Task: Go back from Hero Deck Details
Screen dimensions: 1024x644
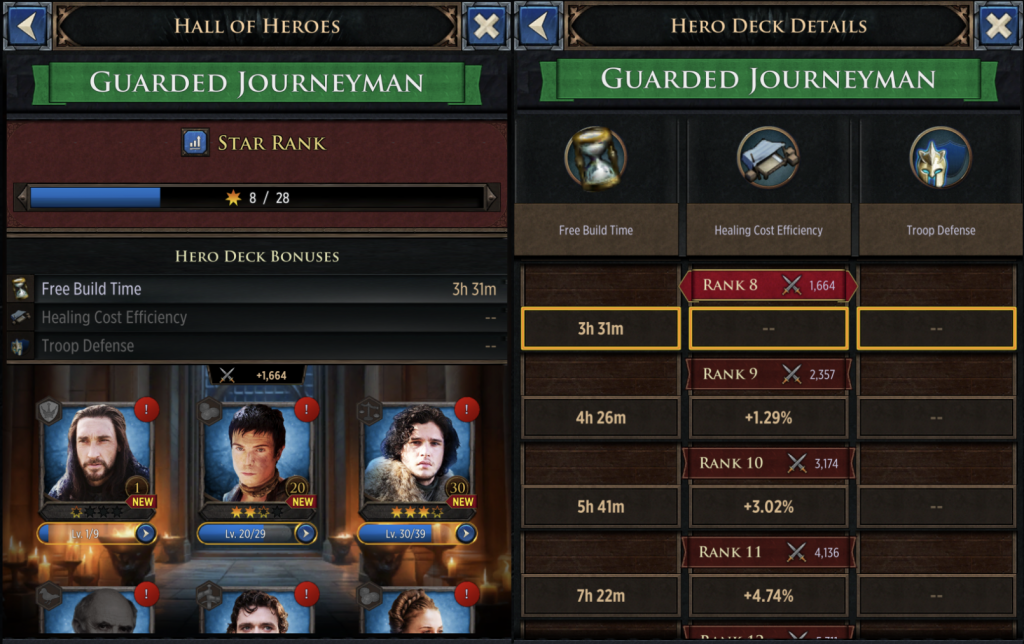Action: (539, 26)
